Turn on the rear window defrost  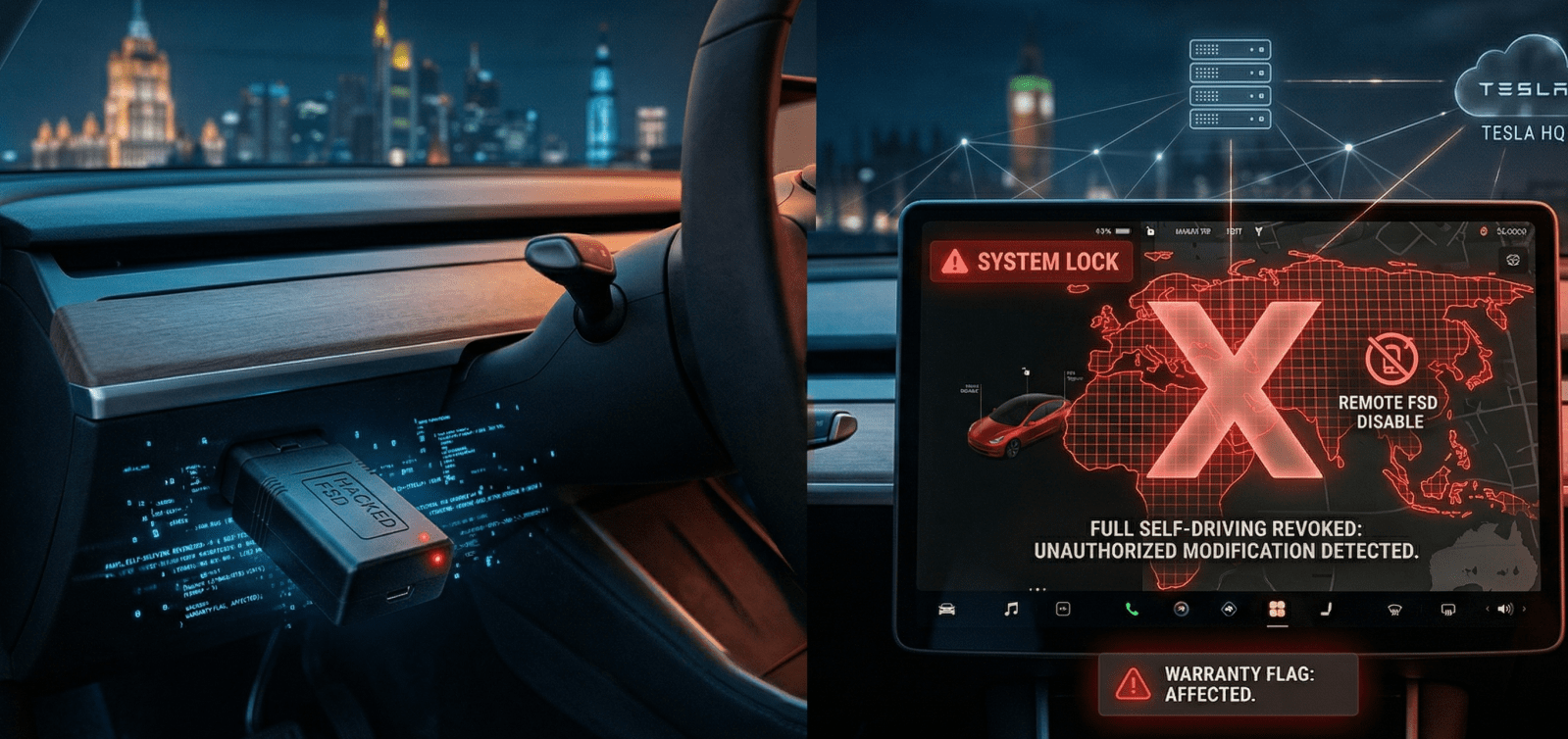click(x=1447, y=610)
